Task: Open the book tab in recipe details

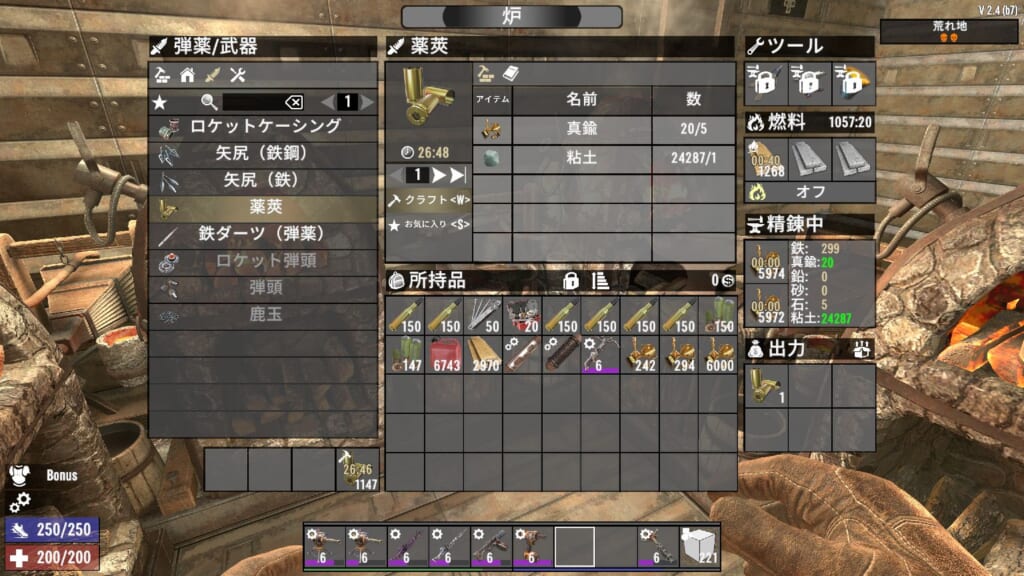Action: tap(510, 74)
